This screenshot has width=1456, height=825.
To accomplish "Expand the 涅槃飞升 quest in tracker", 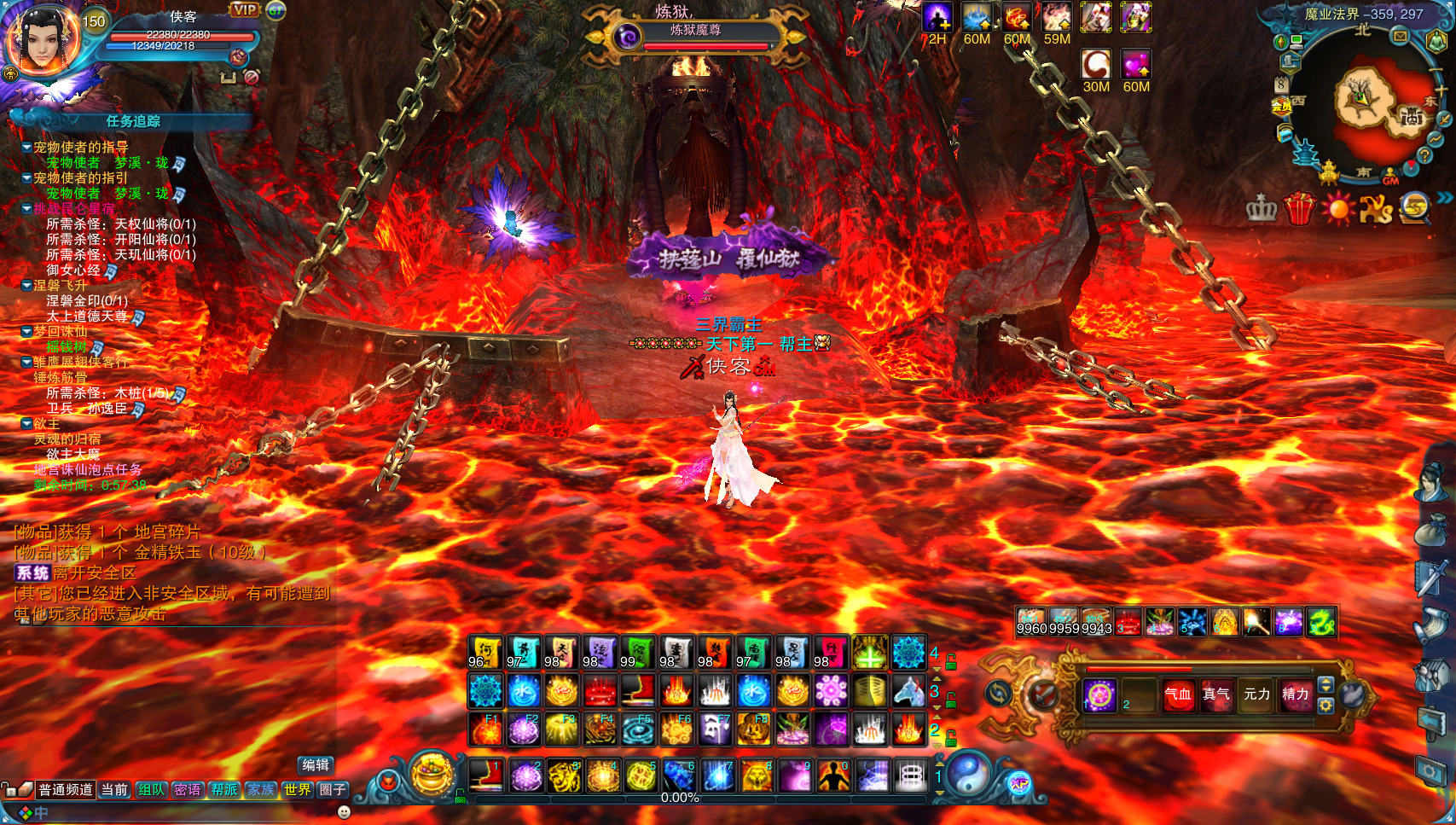I will coord(27,286).
